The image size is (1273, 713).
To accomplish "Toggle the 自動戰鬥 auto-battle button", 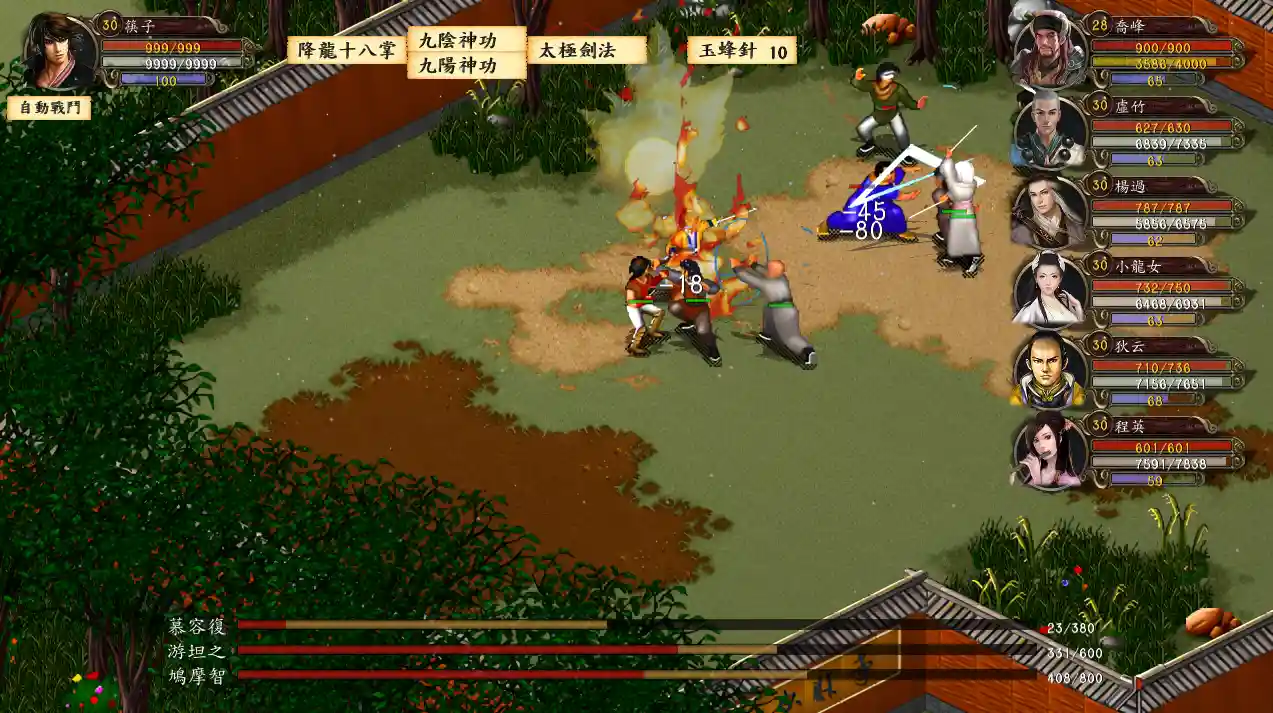I will 49,107.
